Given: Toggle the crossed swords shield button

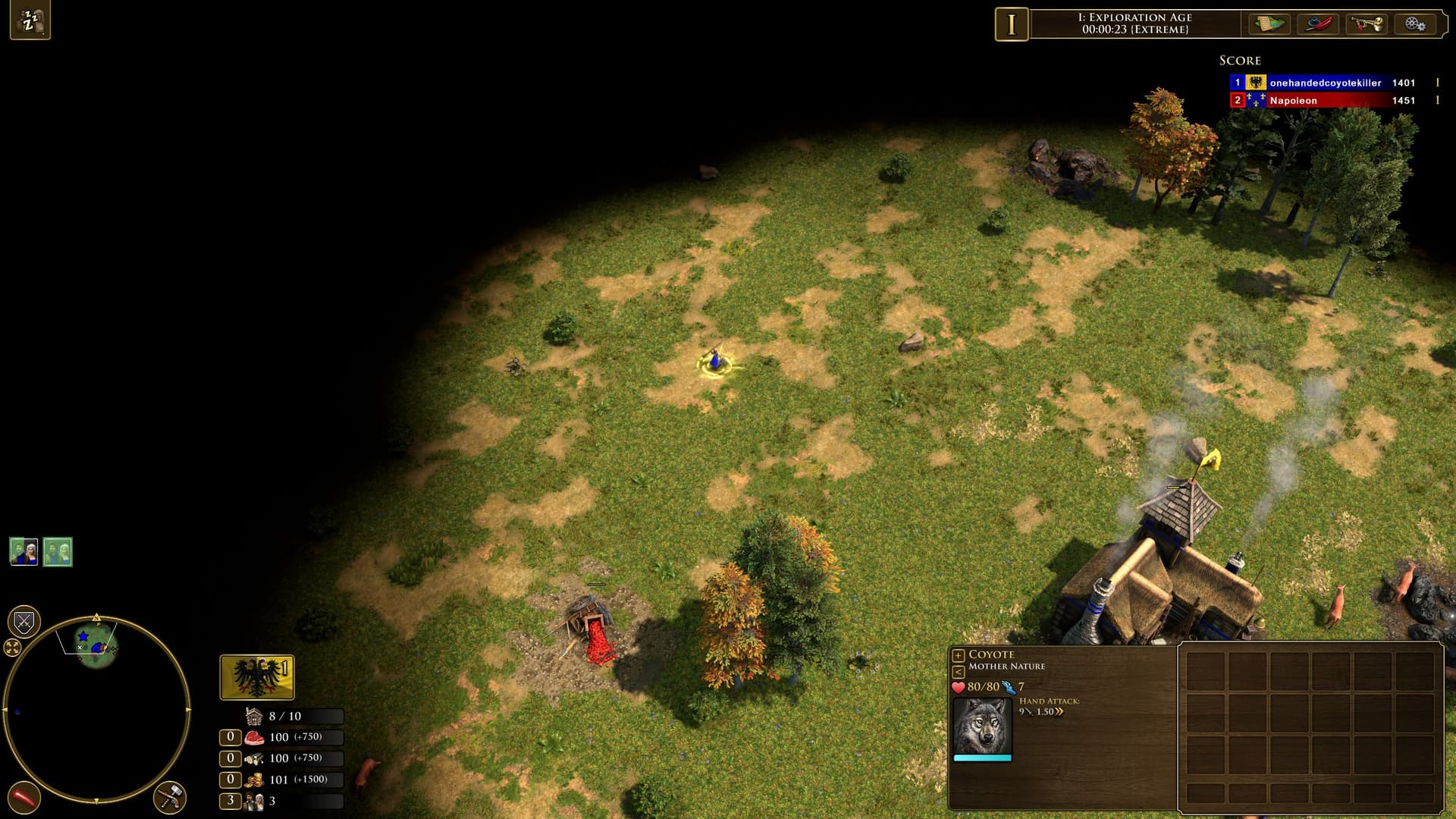Looking at the screenshot, I should pyautogui.click(x=24, y=623).
